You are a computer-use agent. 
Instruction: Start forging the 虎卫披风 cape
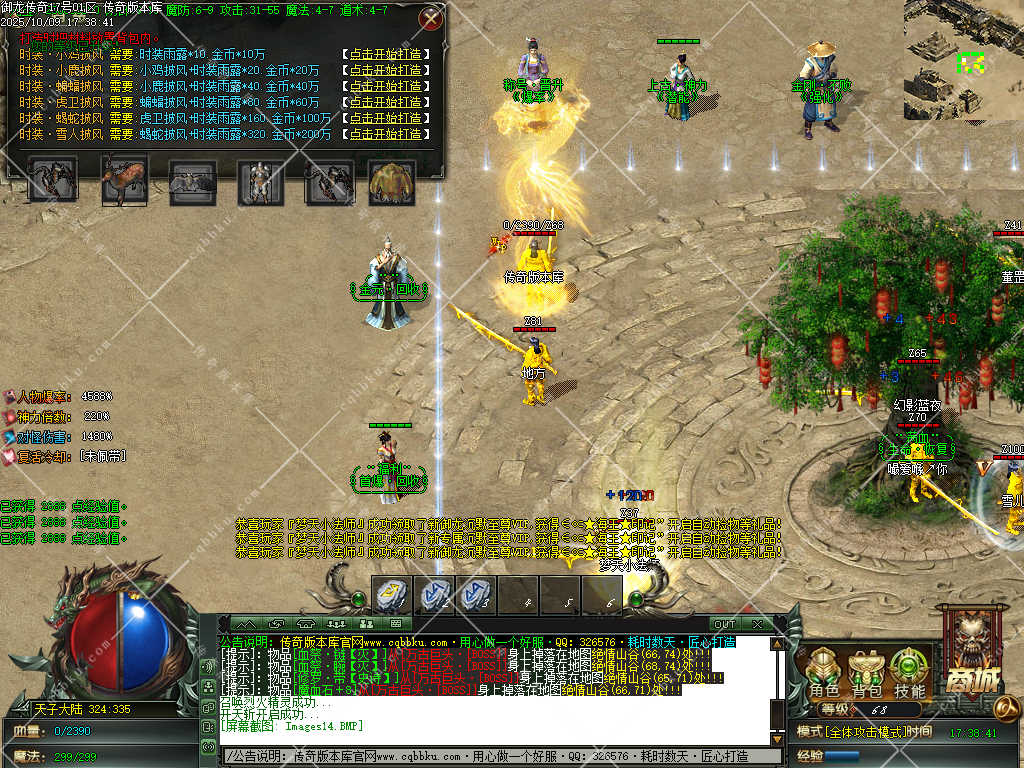point(384,102)
